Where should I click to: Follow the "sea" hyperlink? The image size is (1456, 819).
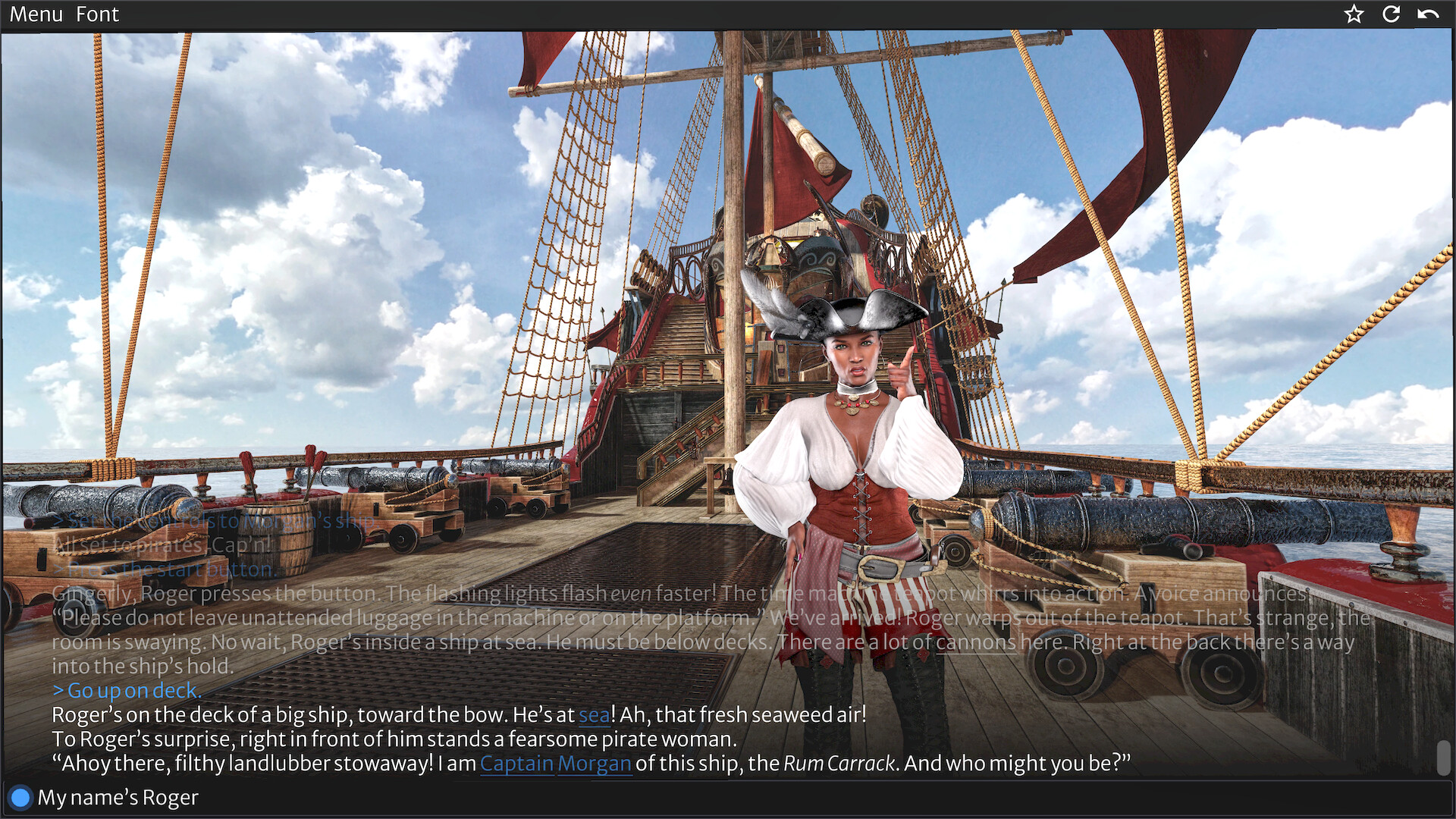click(593, 714)
